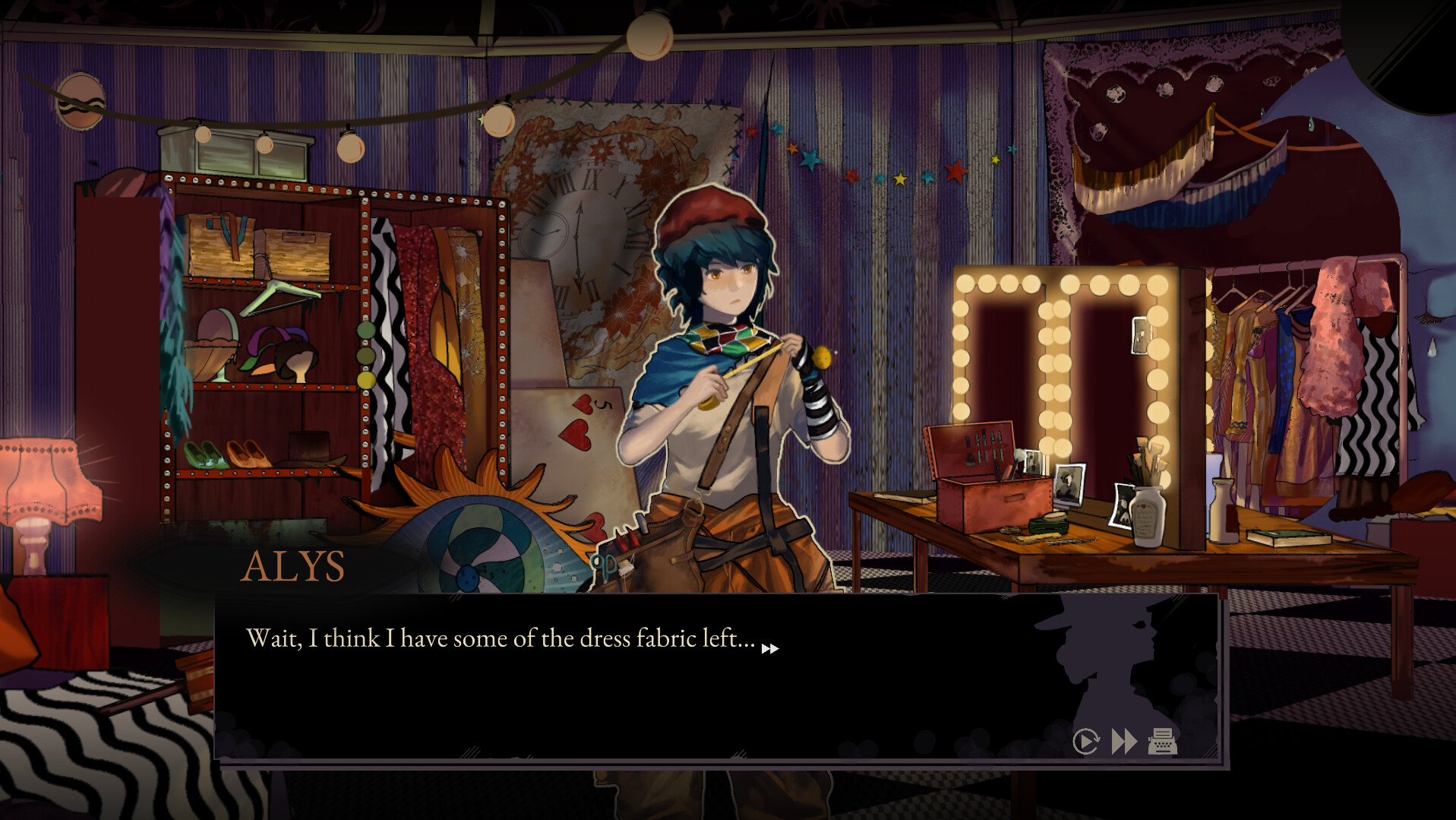Click the double-arrow continue indicator after dialogue text
This screenshot has width=1456, height=820.
click(x=772, y=648)
